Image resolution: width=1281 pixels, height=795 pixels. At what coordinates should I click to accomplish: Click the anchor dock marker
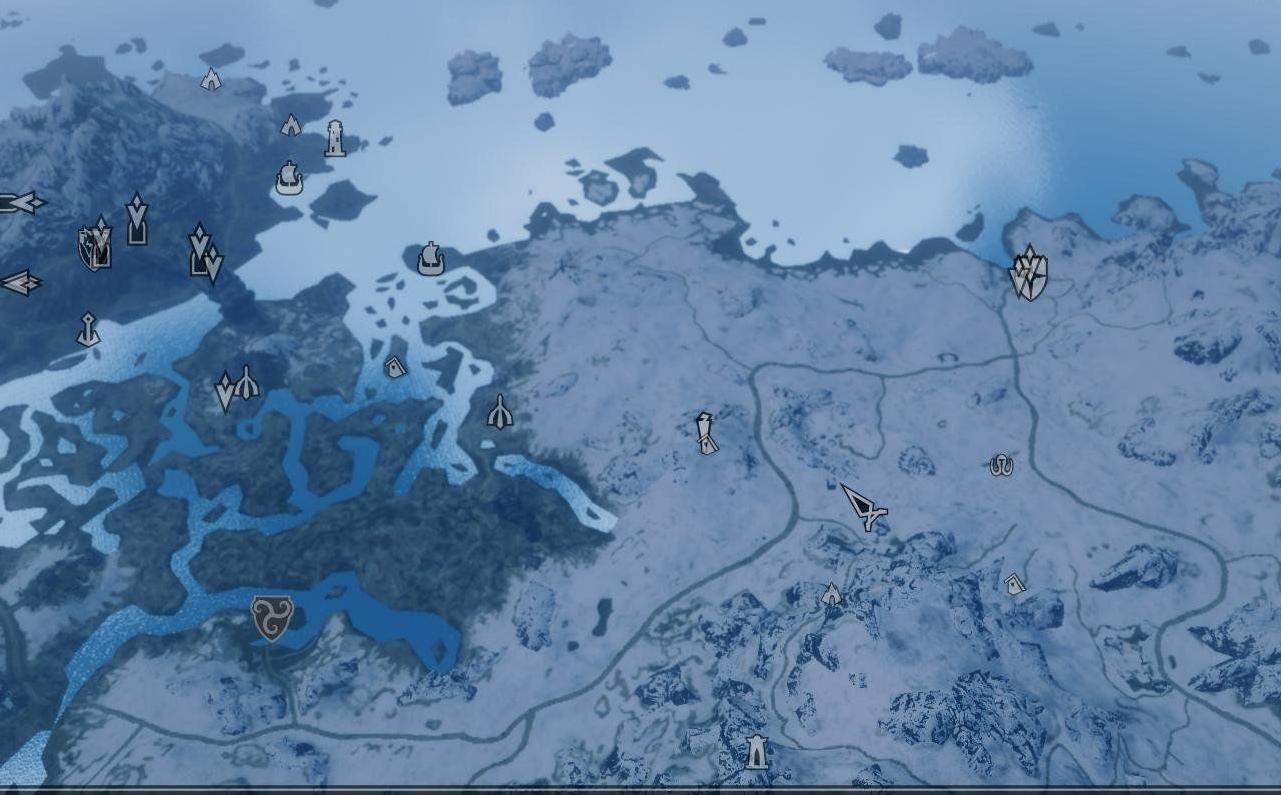pos(88,330)
